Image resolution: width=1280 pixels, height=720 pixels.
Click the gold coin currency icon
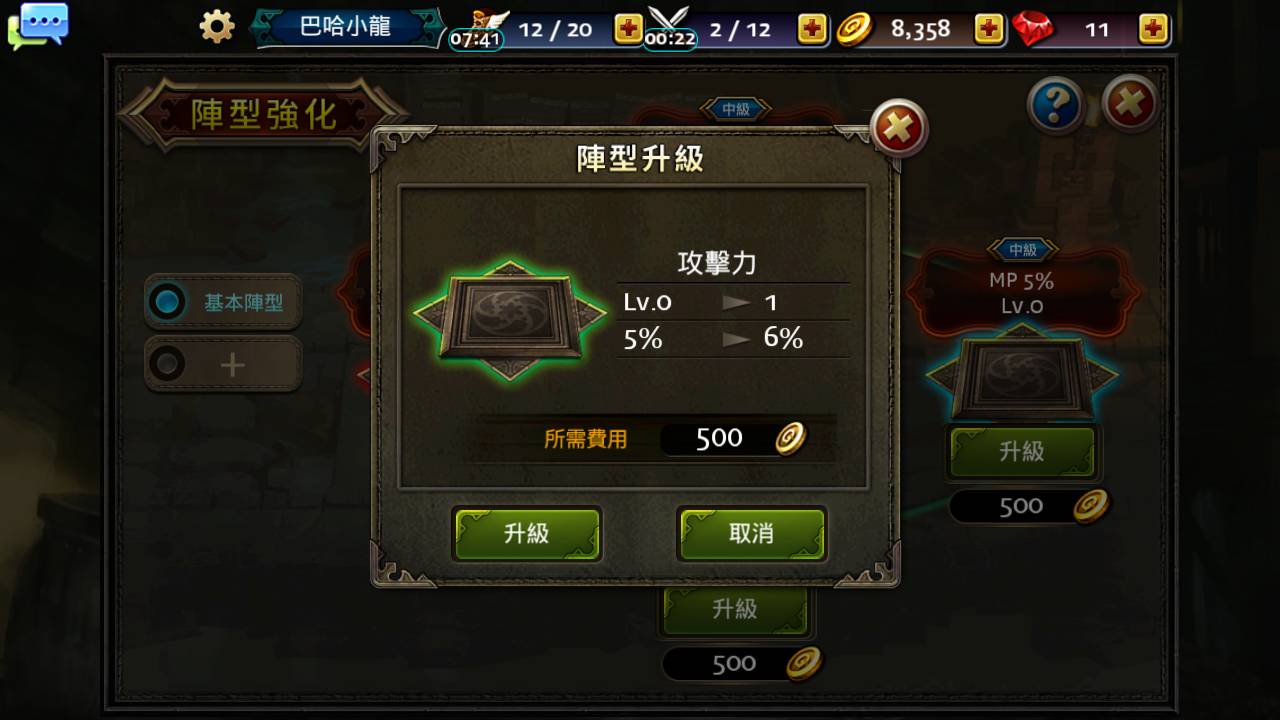855,29
